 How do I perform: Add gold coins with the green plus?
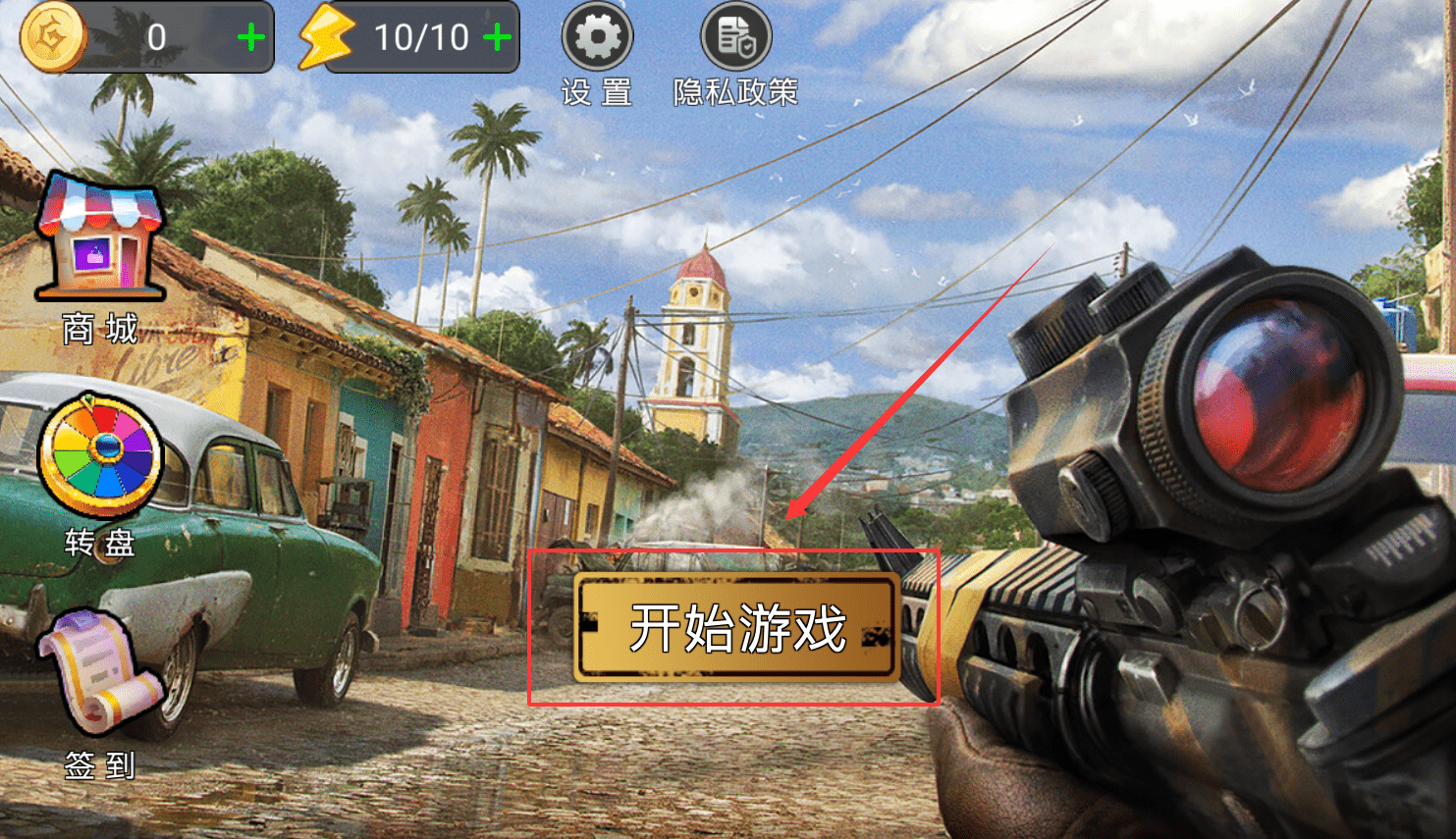coord(251,38)
